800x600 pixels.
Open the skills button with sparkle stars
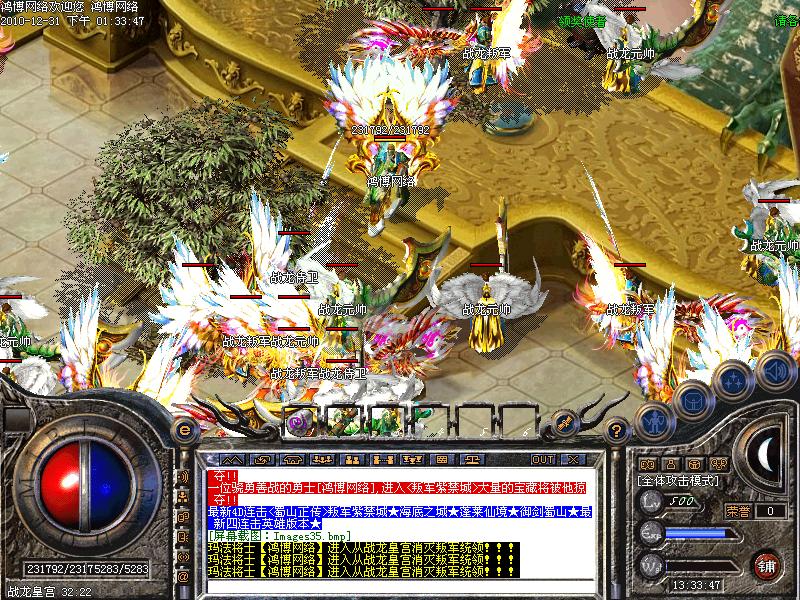pos(735,381)
